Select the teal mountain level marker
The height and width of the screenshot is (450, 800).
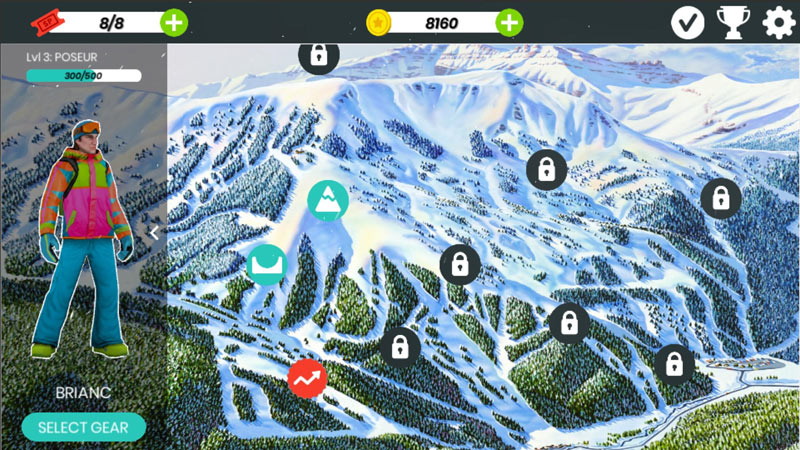tap(328, 201)
